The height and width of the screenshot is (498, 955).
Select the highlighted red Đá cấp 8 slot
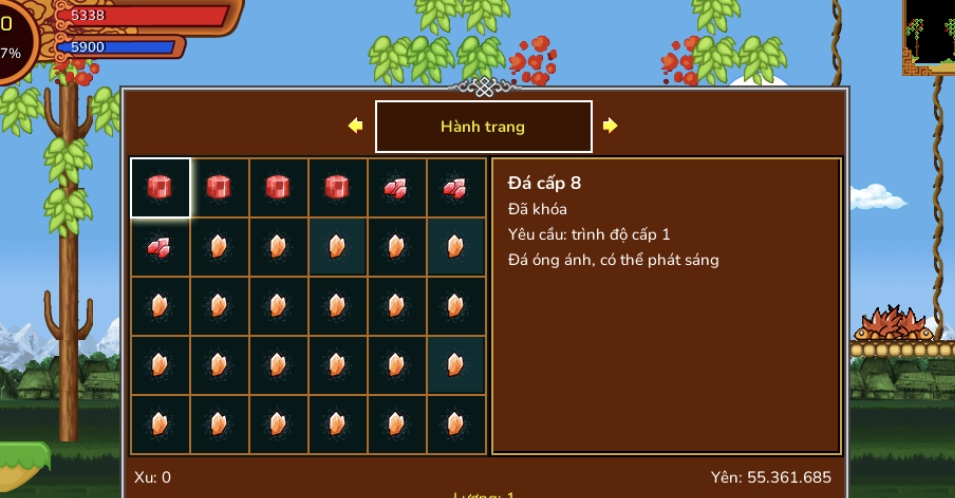[x=160, y=188]
